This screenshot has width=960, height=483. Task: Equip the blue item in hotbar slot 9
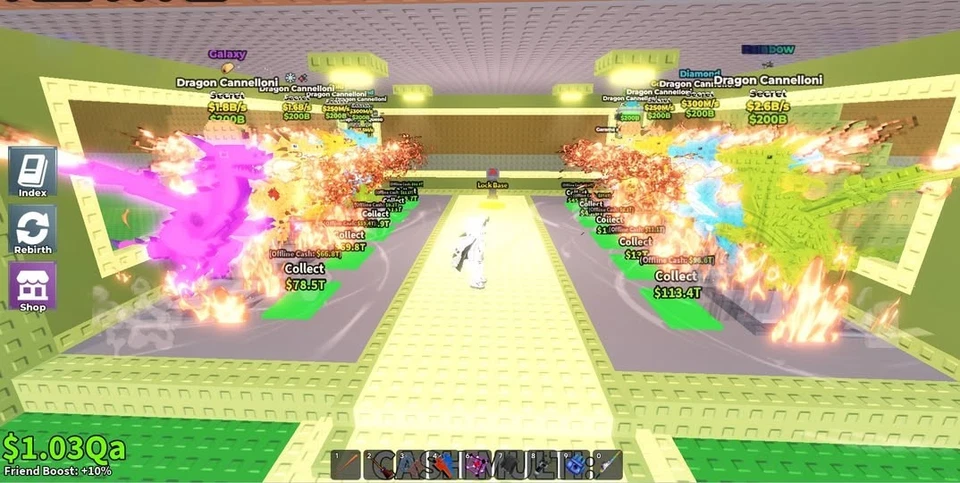(575, 465)
